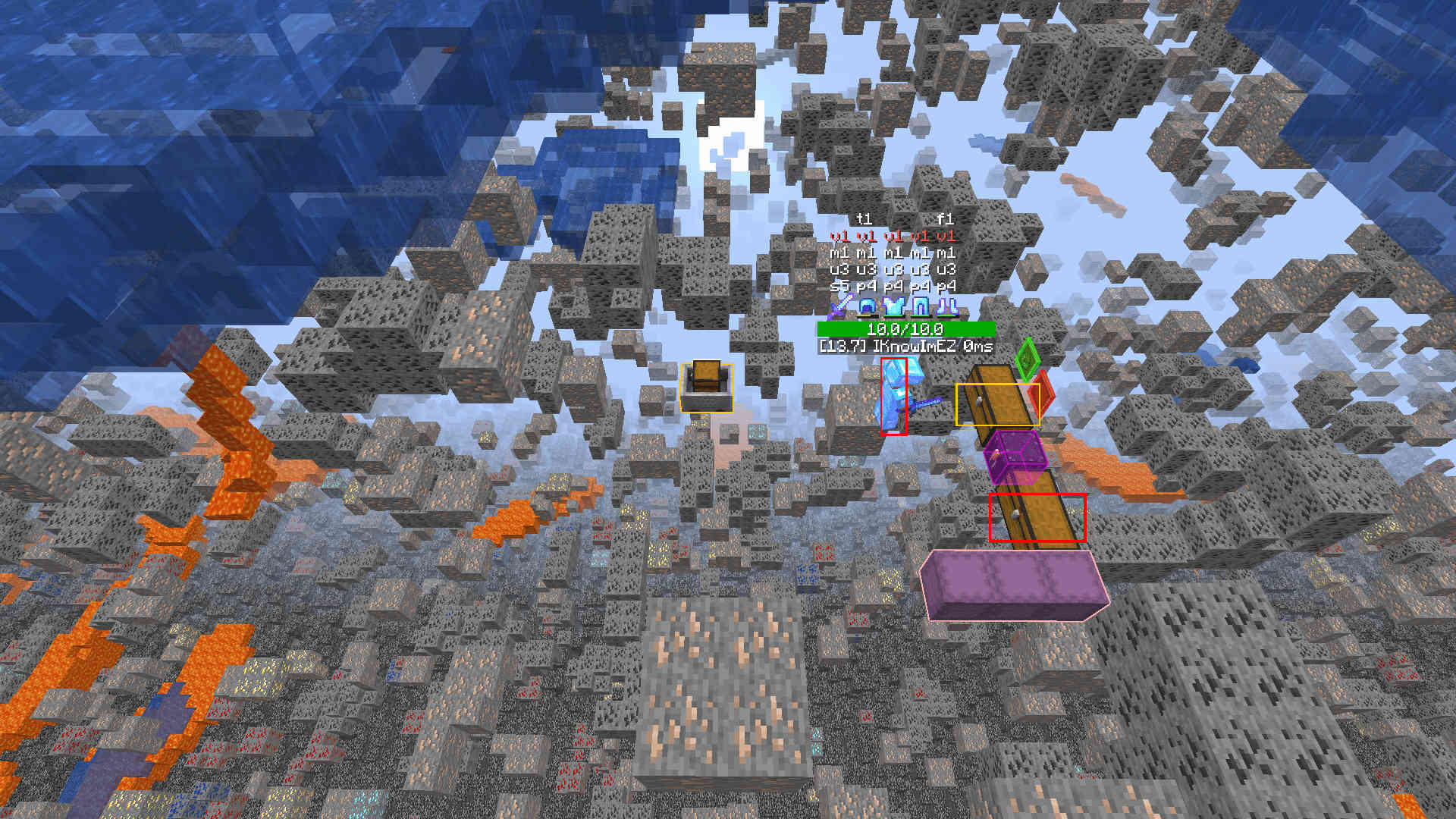Click the diamond helmet icon in the armor HUD
This screenshot has width=1456, height=819.
(x=867, y=306)
